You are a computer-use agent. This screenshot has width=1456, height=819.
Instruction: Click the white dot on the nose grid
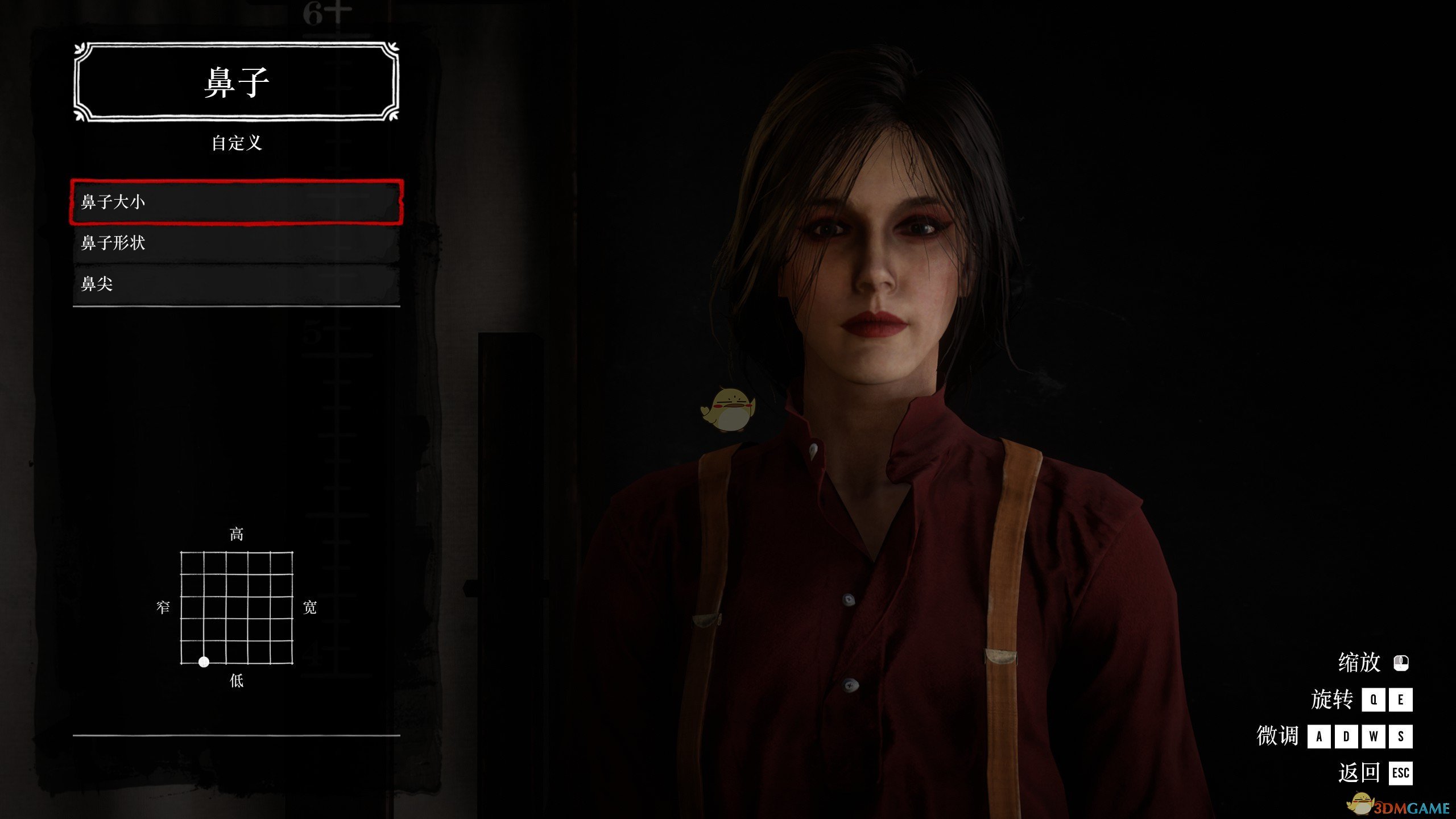tap(204, 662)
